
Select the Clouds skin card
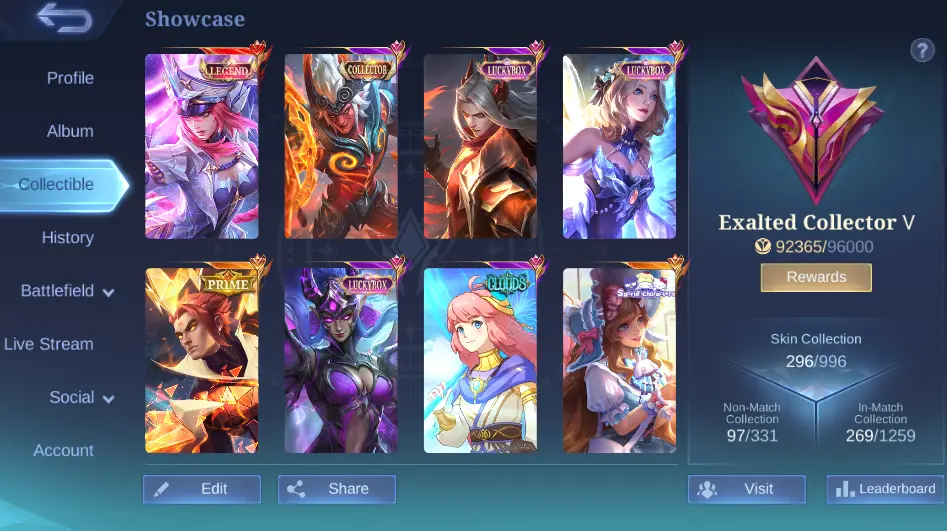(x=480, y=360)
